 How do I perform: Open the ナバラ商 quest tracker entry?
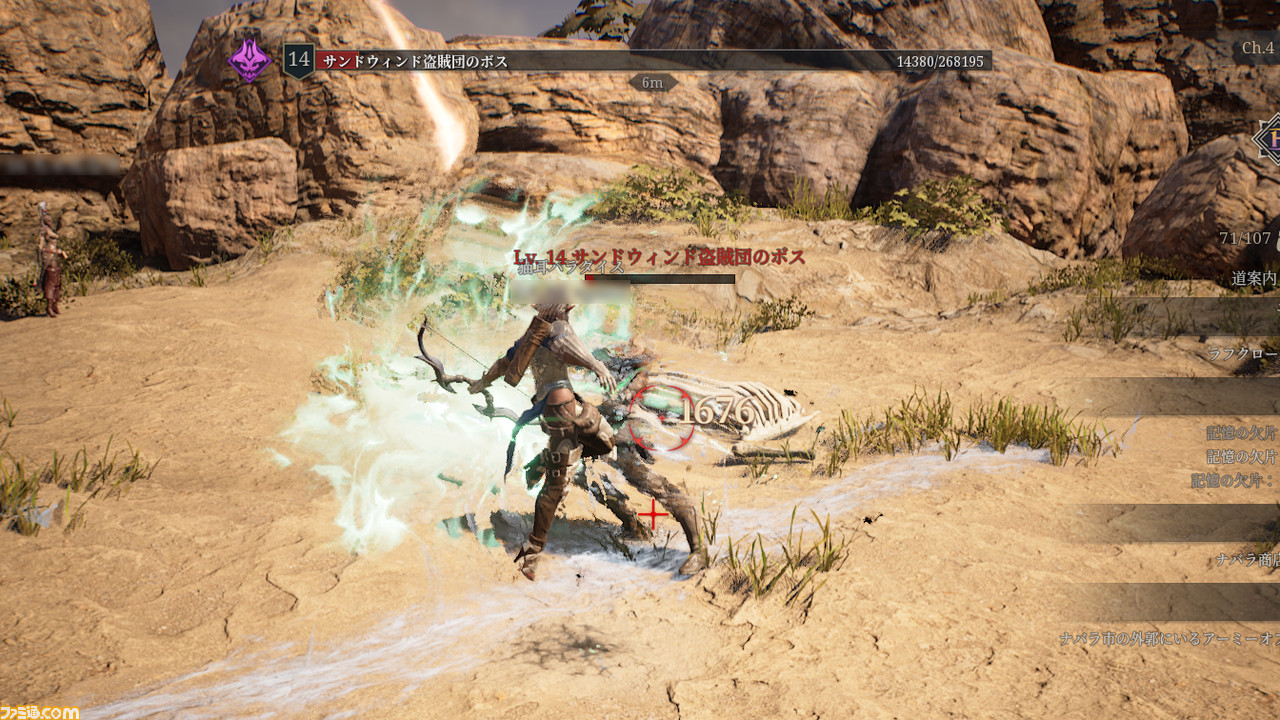pos(1247,560)
